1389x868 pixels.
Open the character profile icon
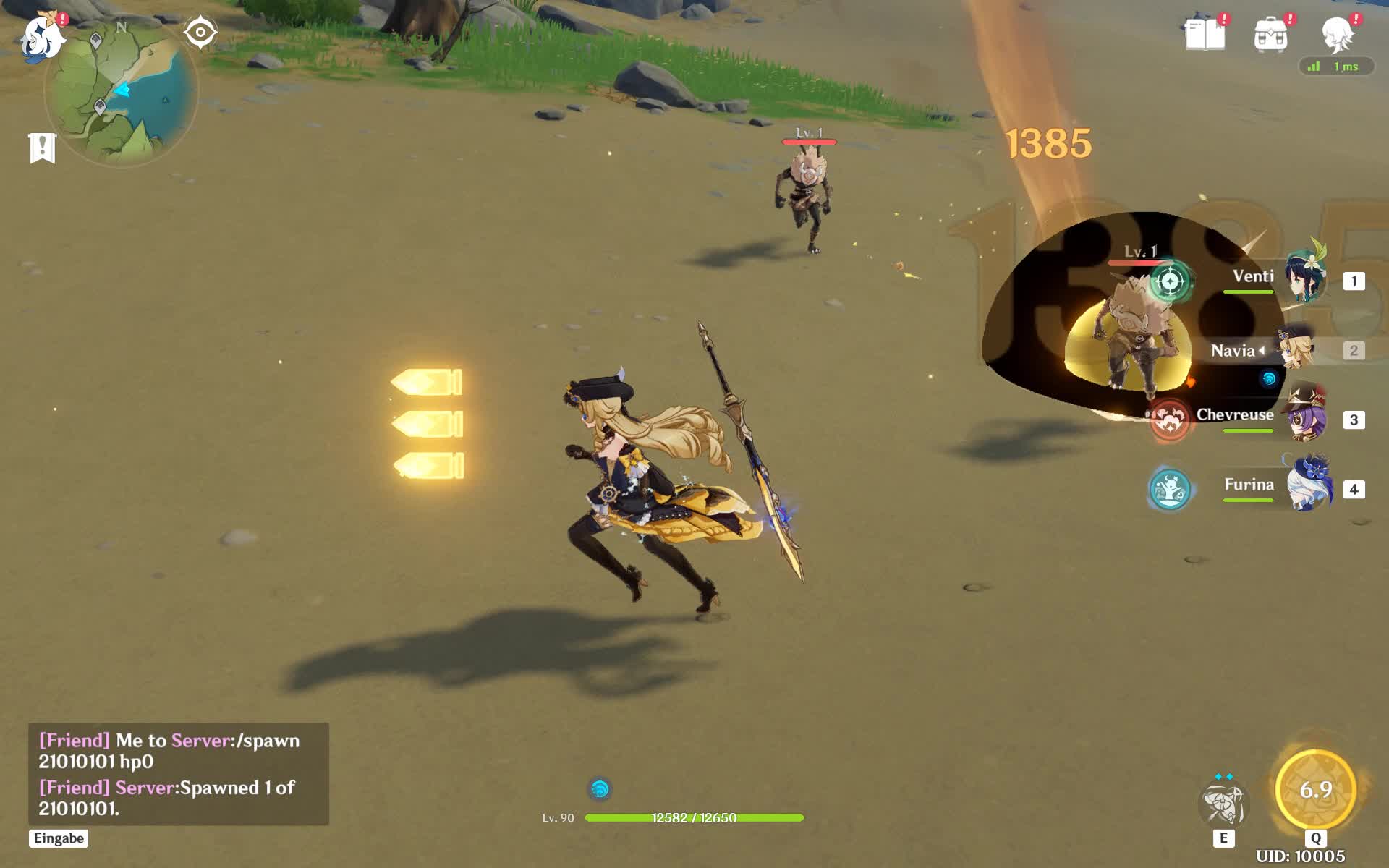(1337, 34)
